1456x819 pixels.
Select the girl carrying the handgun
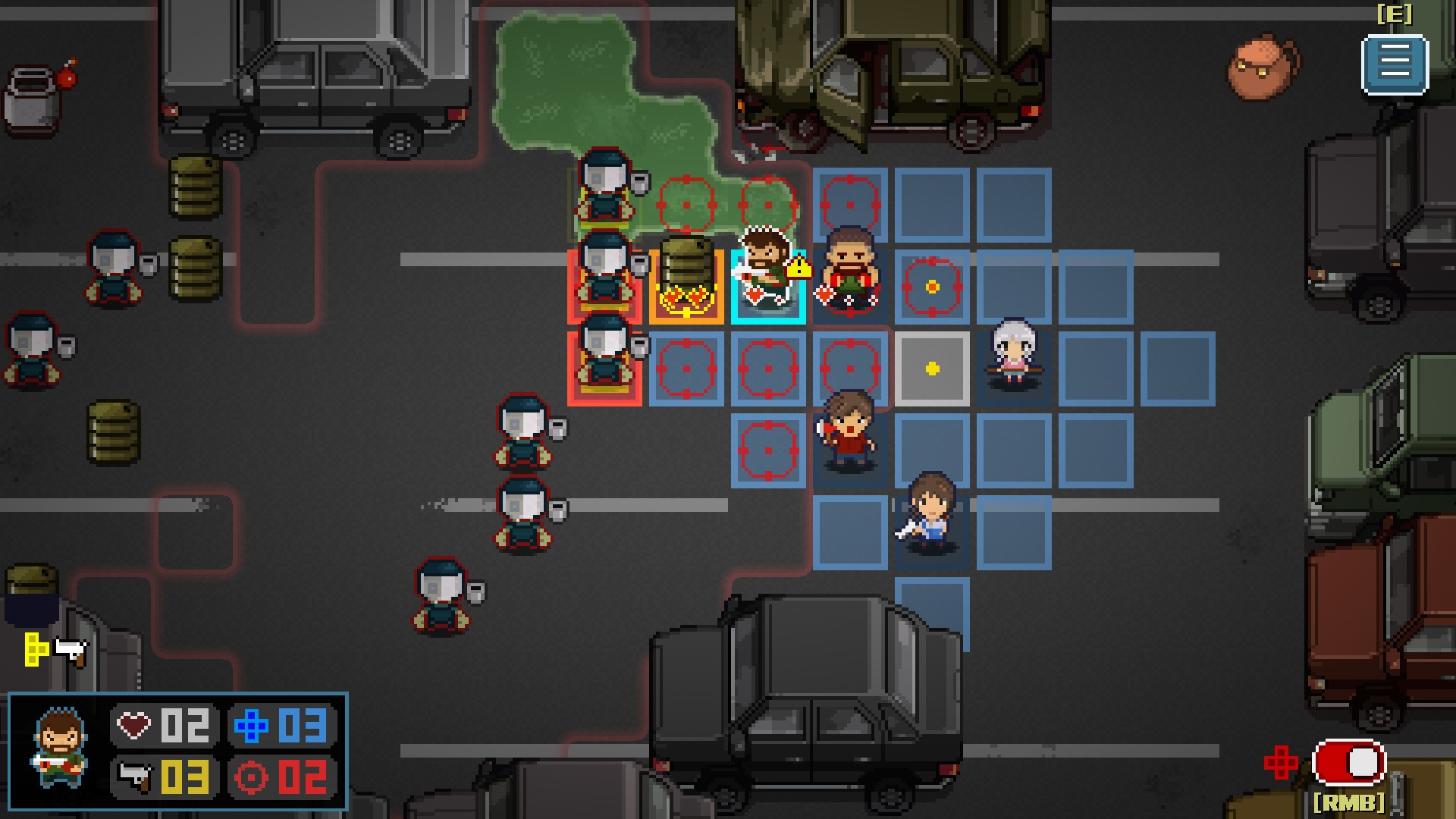[x=930, y=508]
